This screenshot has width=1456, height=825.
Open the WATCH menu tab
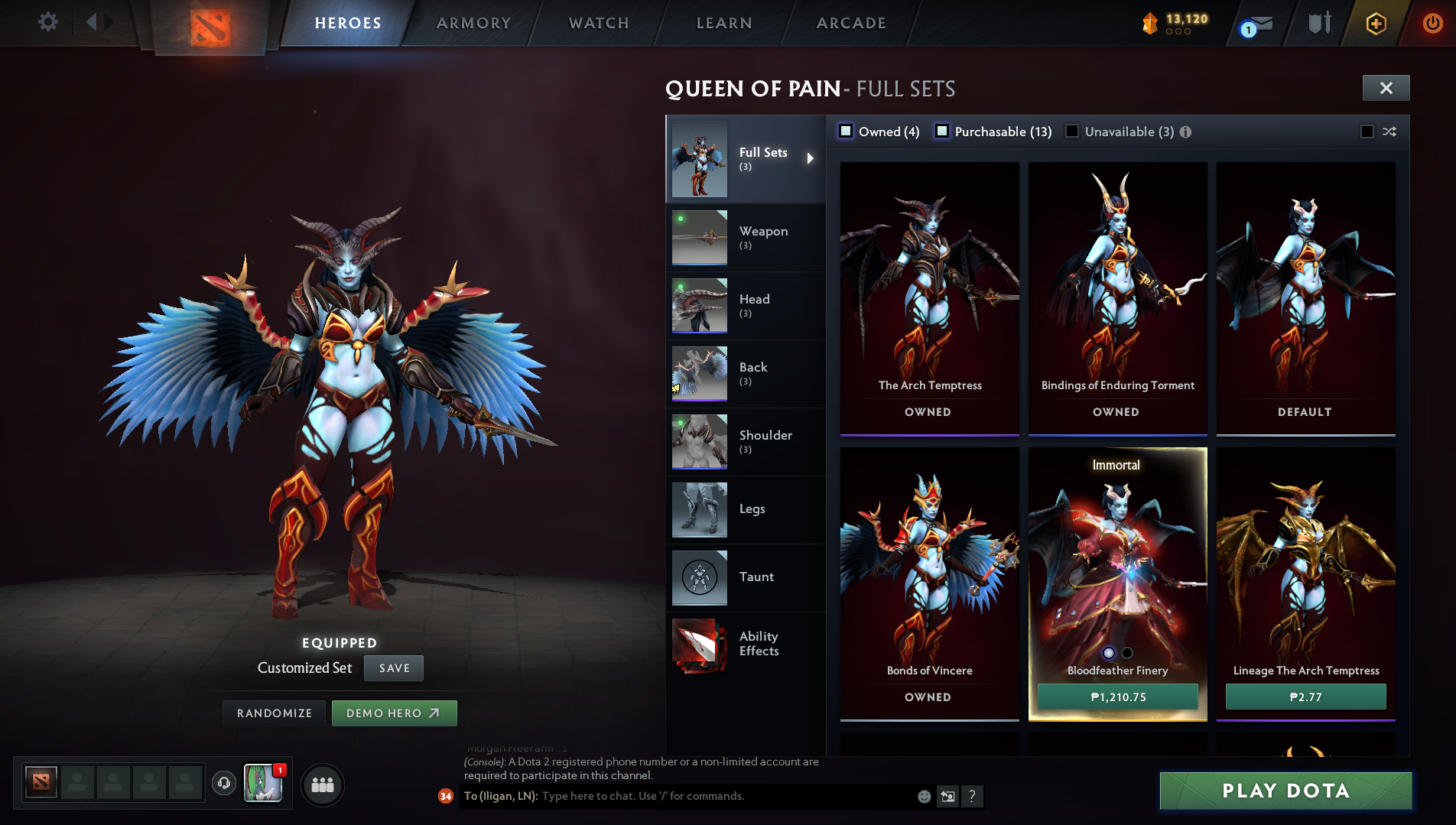[597, 22]
